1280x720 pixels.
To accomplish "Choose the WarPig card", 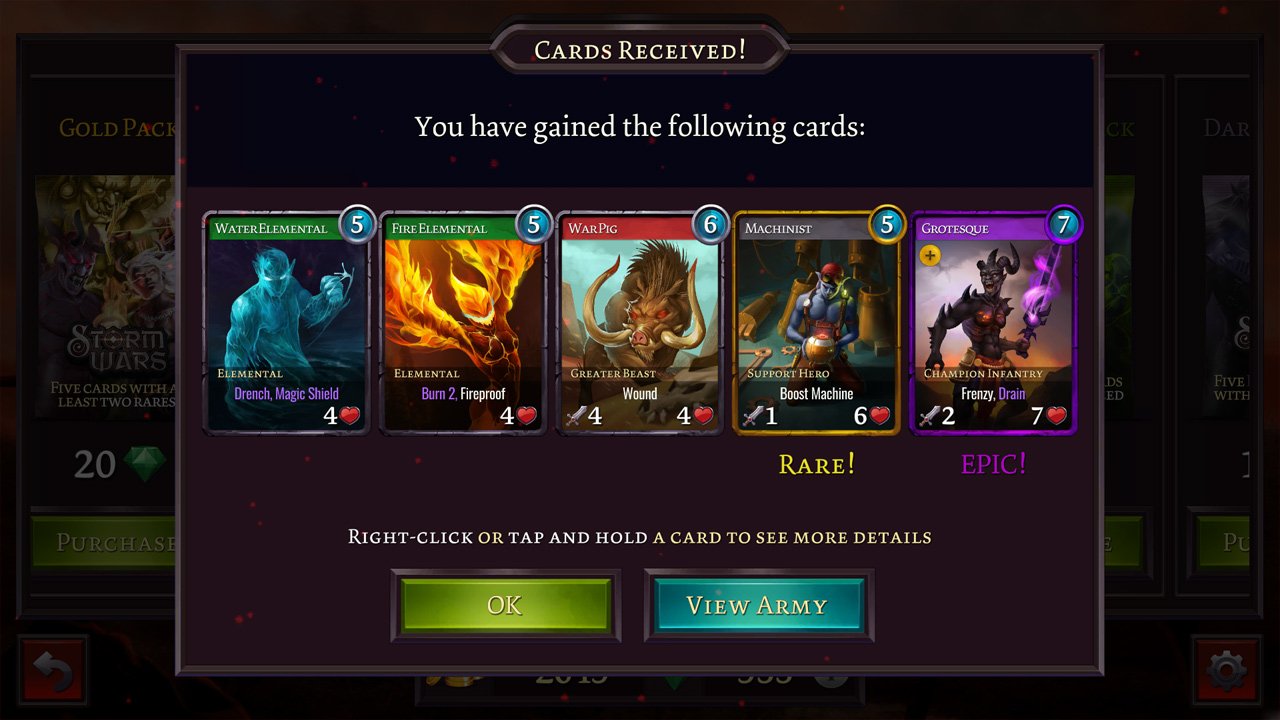I will 640,322.
